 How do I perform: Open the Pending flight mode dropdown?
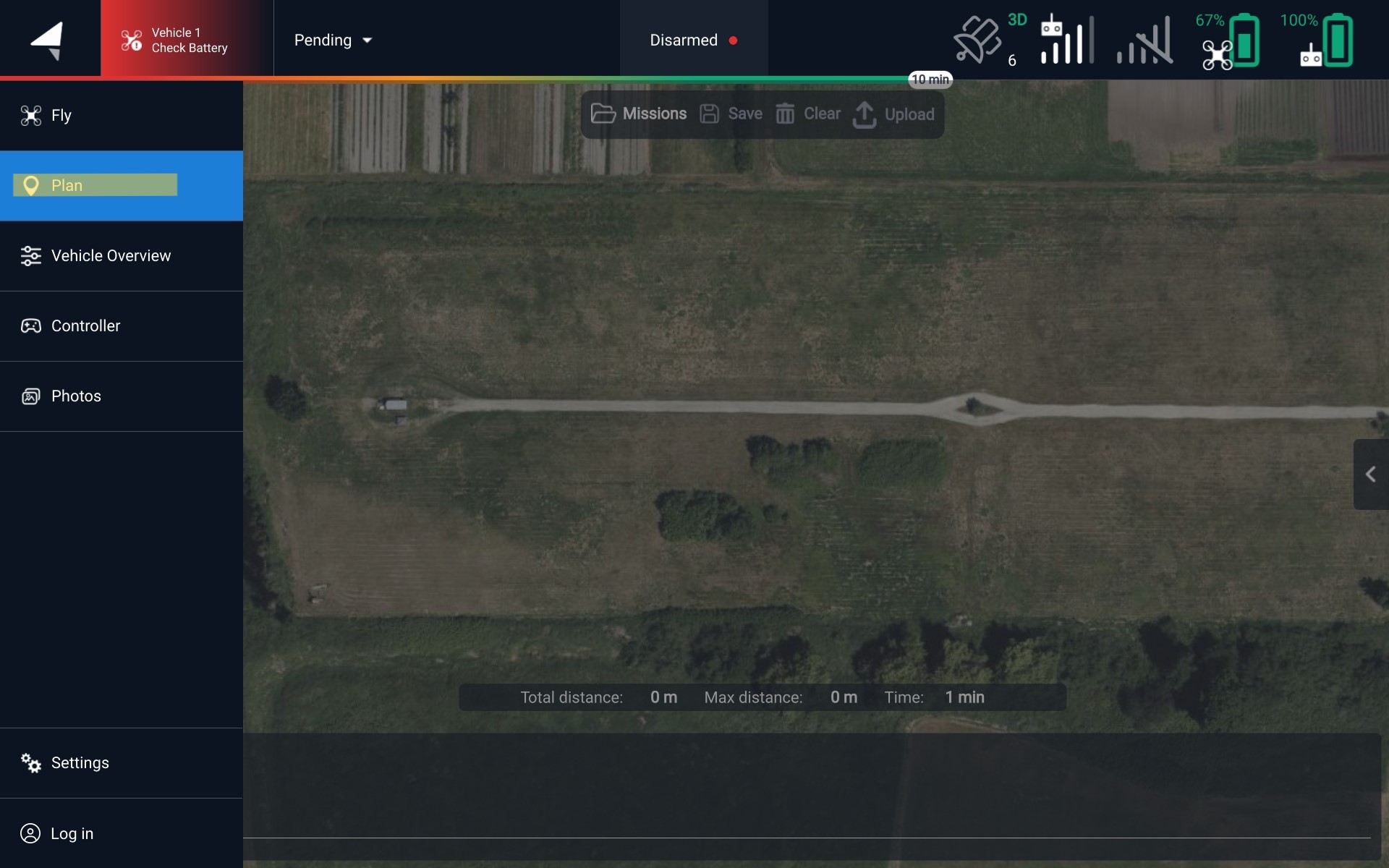pos(334,41)
